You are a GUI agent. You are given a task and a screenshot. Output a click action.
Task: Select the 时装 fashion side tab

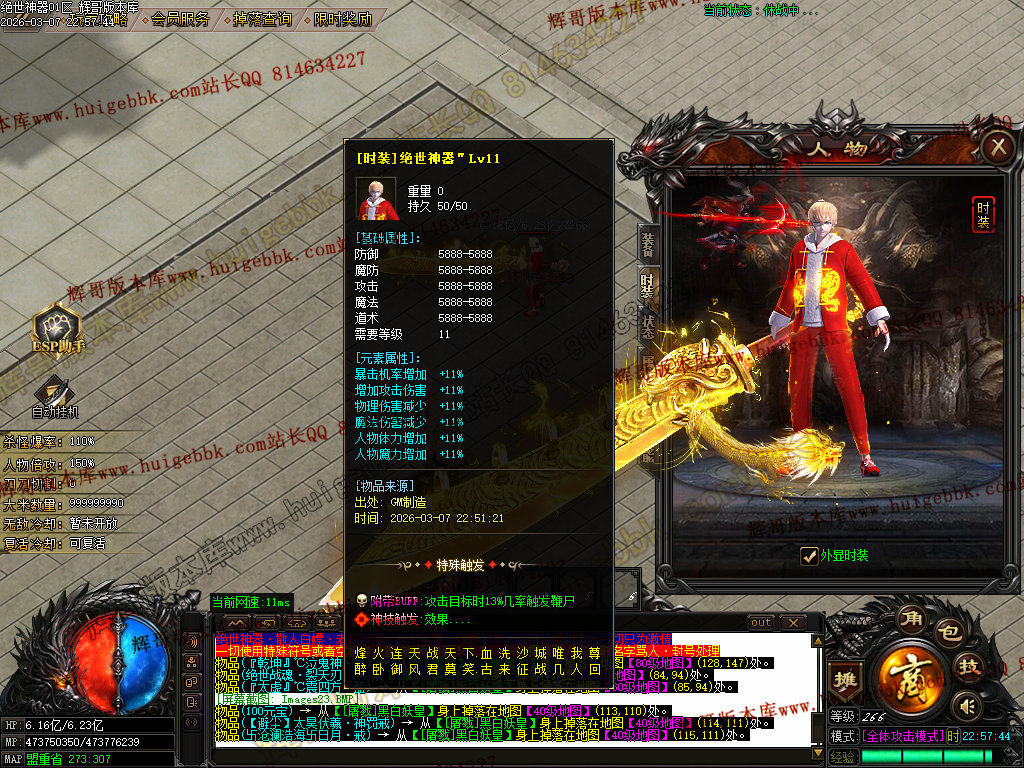pos(647,287)
